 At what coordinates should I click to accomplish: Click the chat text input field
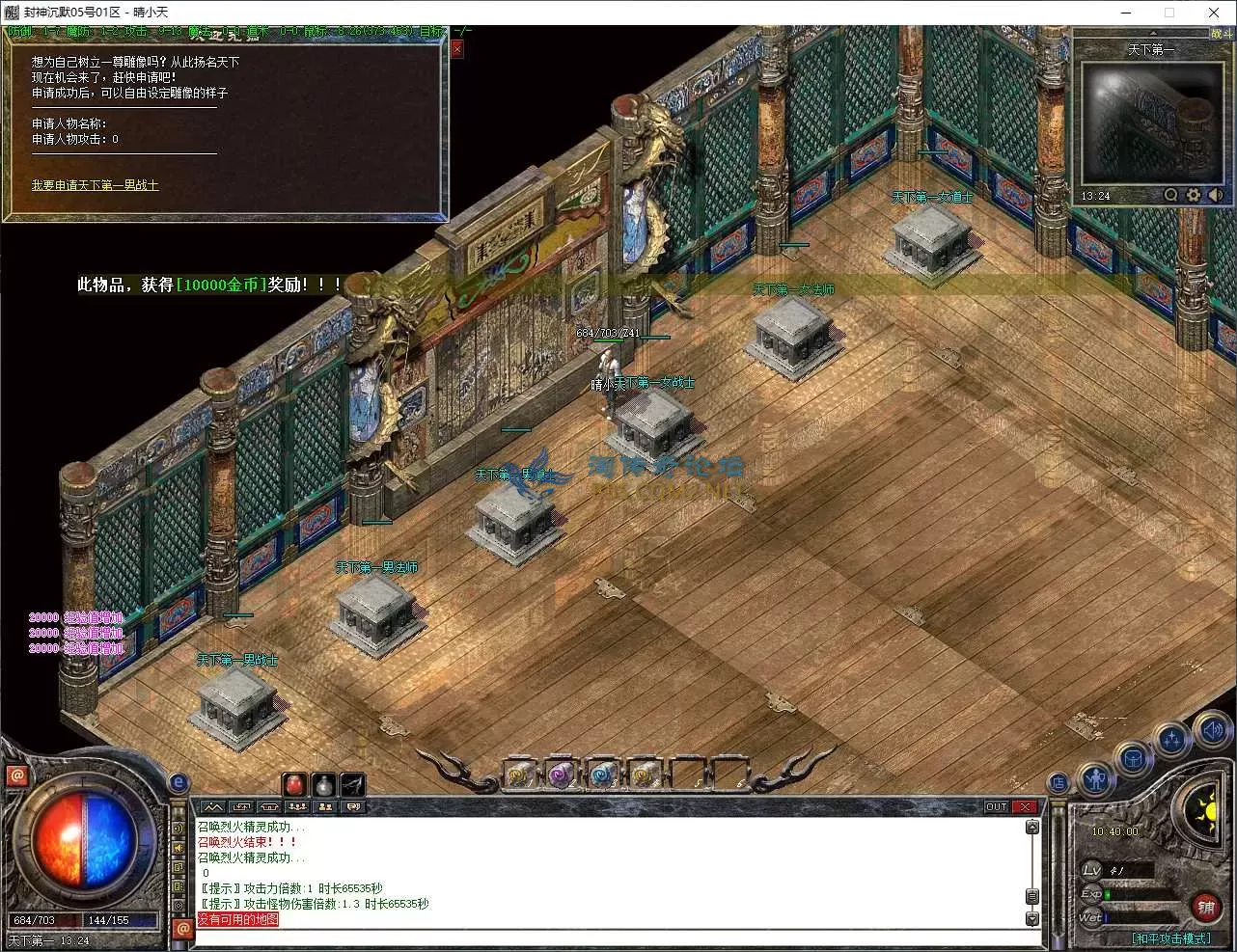point(608,936)
